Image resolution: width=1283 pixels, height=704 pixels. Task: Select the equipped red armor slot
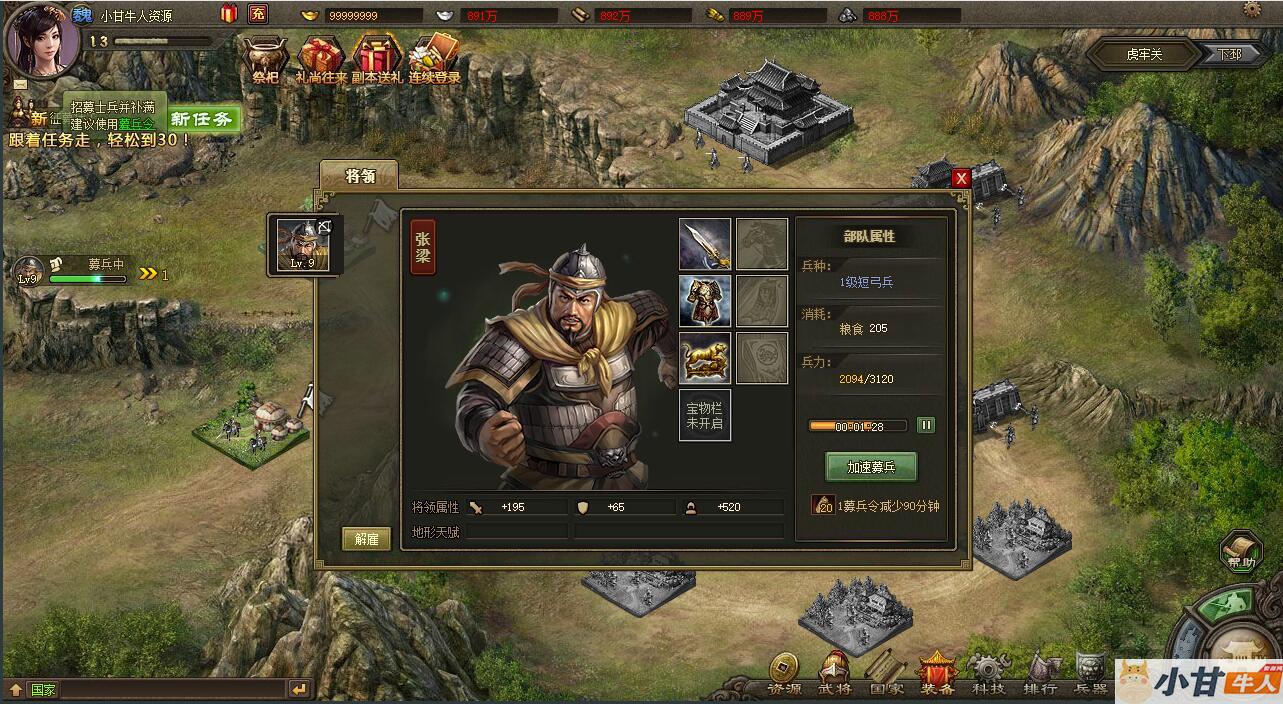click(705, 301)
